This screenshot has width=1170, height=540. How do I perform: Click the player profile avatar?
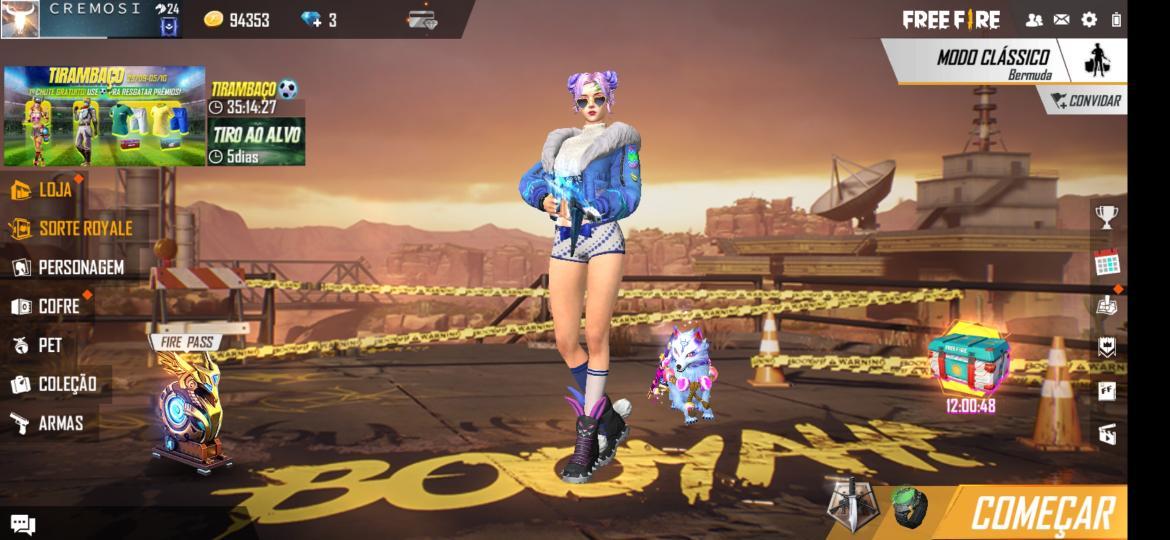(x=21, y=19)
